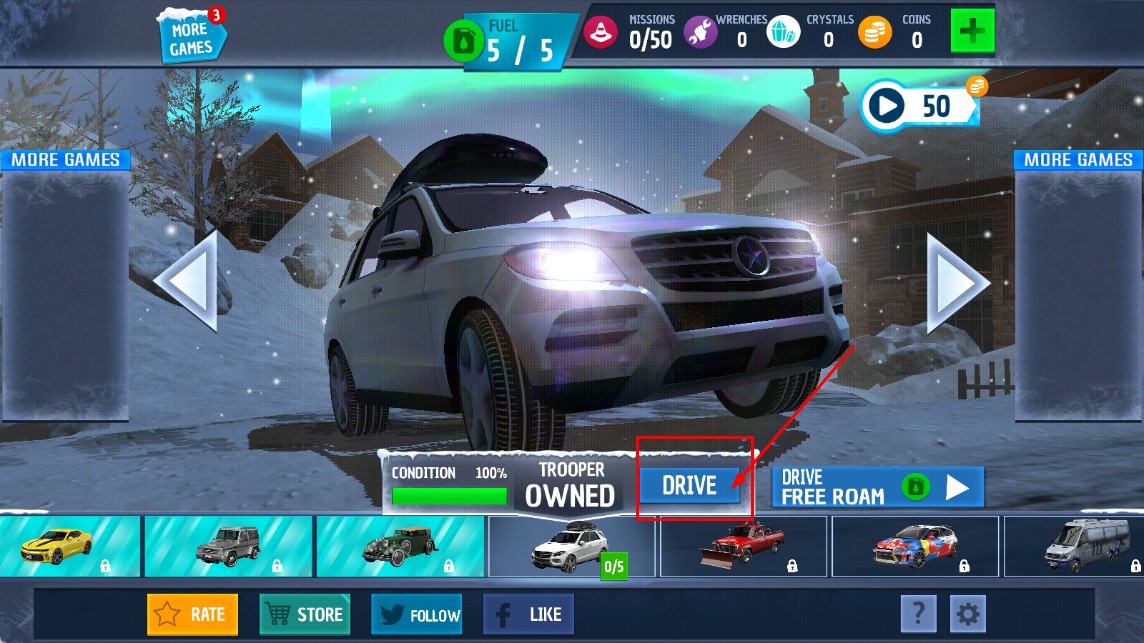Open More Games snowy badge button
The width and height of the screenshot is (1144, 643).
(191, 38)
